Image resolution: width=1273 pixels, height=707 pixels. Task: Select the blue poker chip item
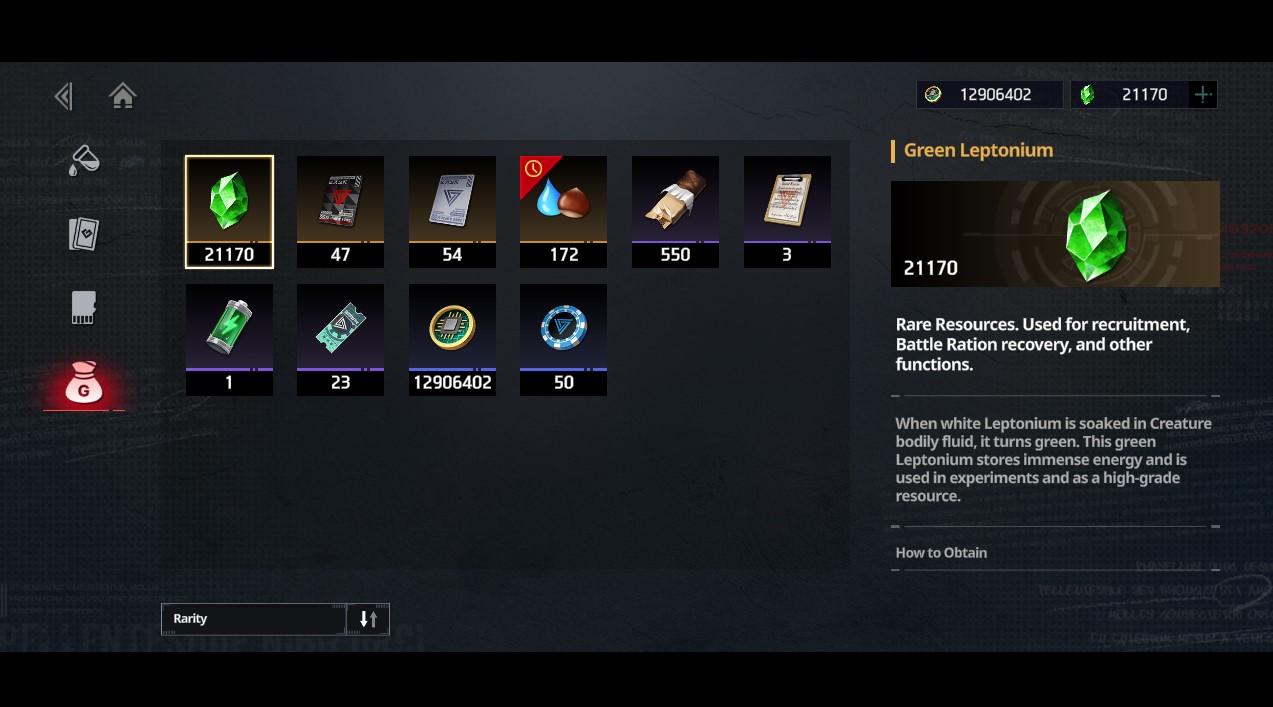[563, 339]
